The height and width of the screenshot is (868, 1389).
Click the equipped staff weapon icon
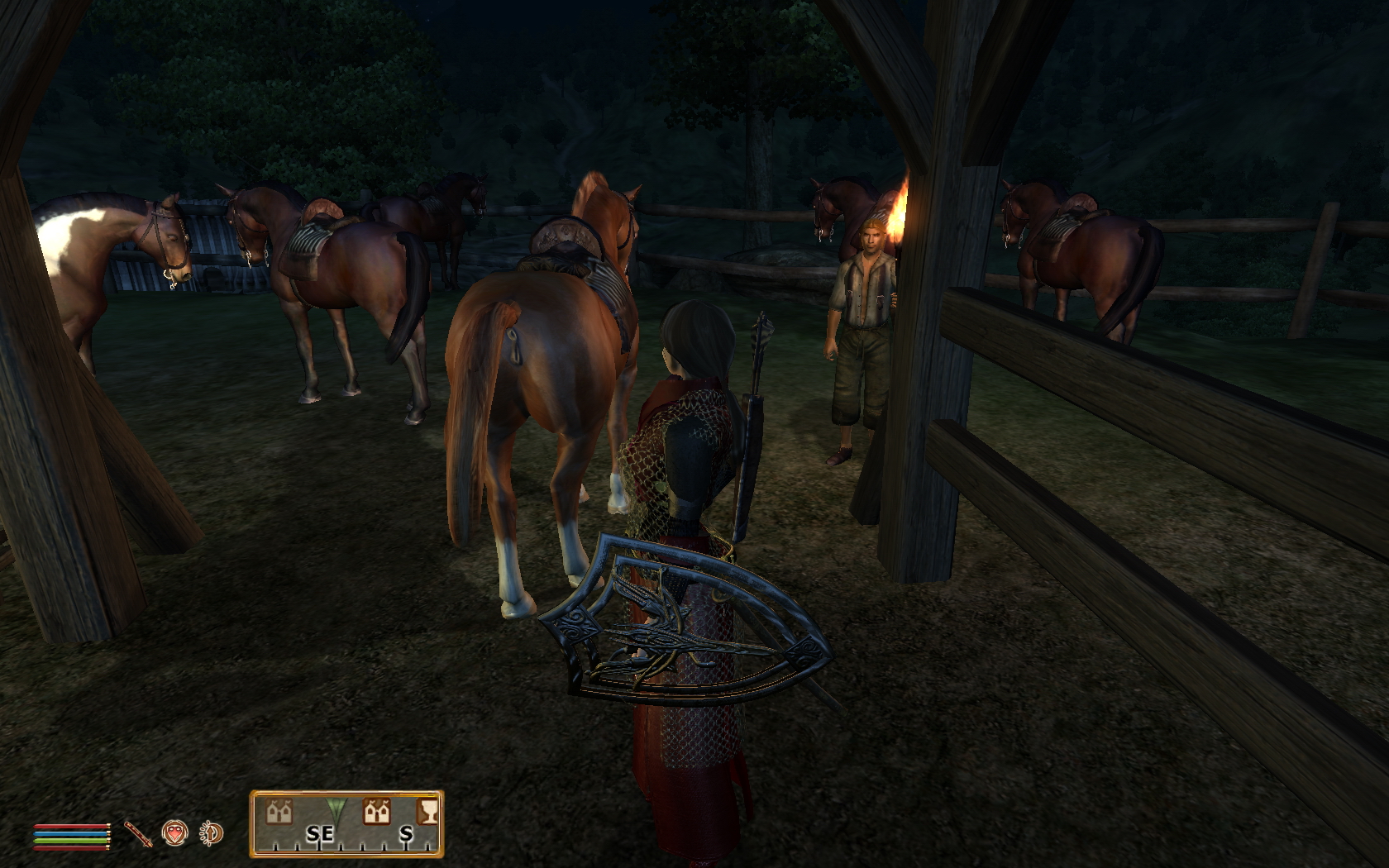click(x=138, y=833)
